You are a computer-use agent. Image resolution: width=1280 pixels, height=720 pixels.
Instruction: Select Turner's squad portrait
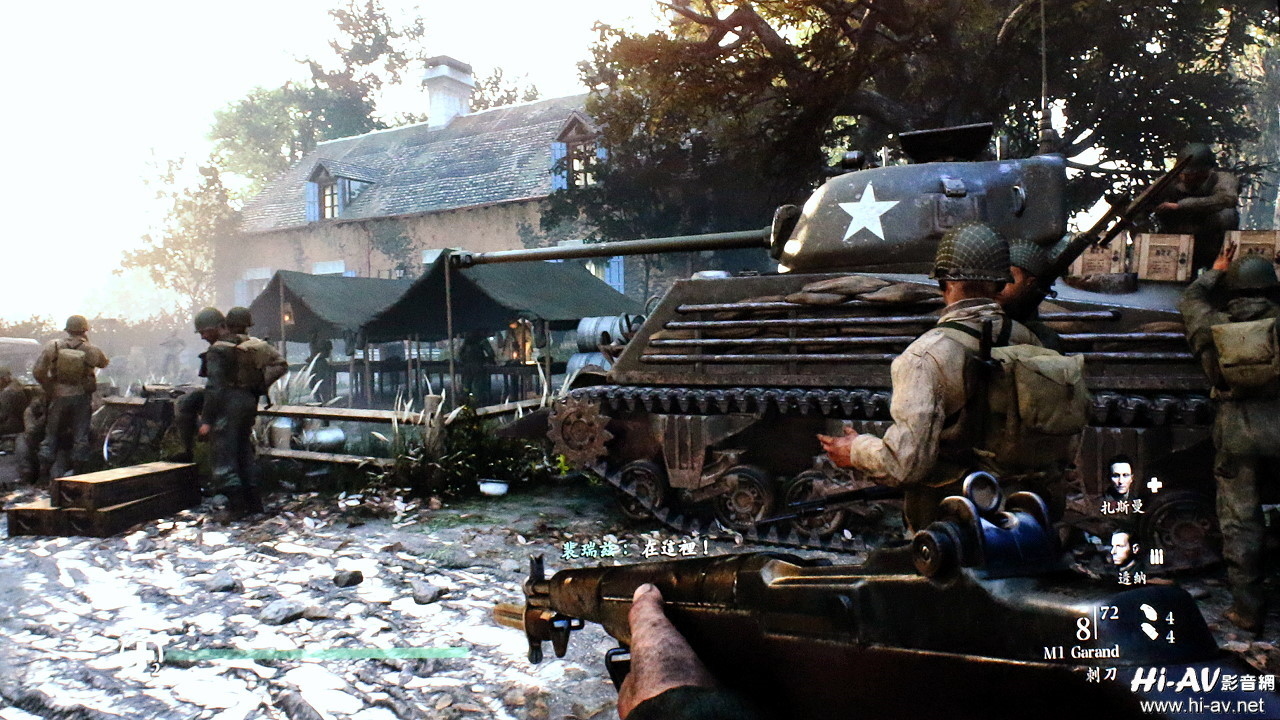pos(1123,550)
